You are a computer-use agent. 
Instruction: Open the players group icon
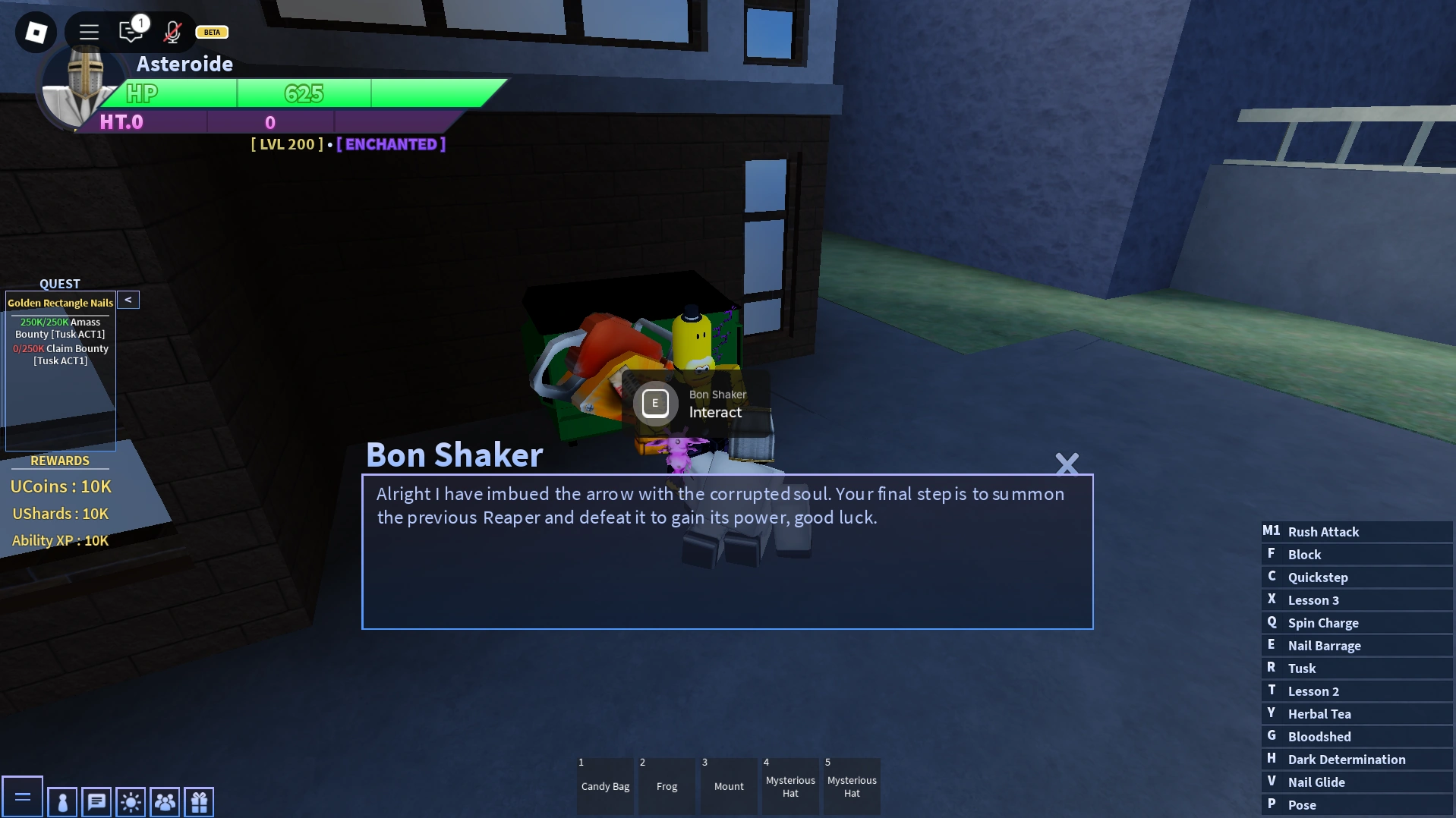tap(164, 801)
